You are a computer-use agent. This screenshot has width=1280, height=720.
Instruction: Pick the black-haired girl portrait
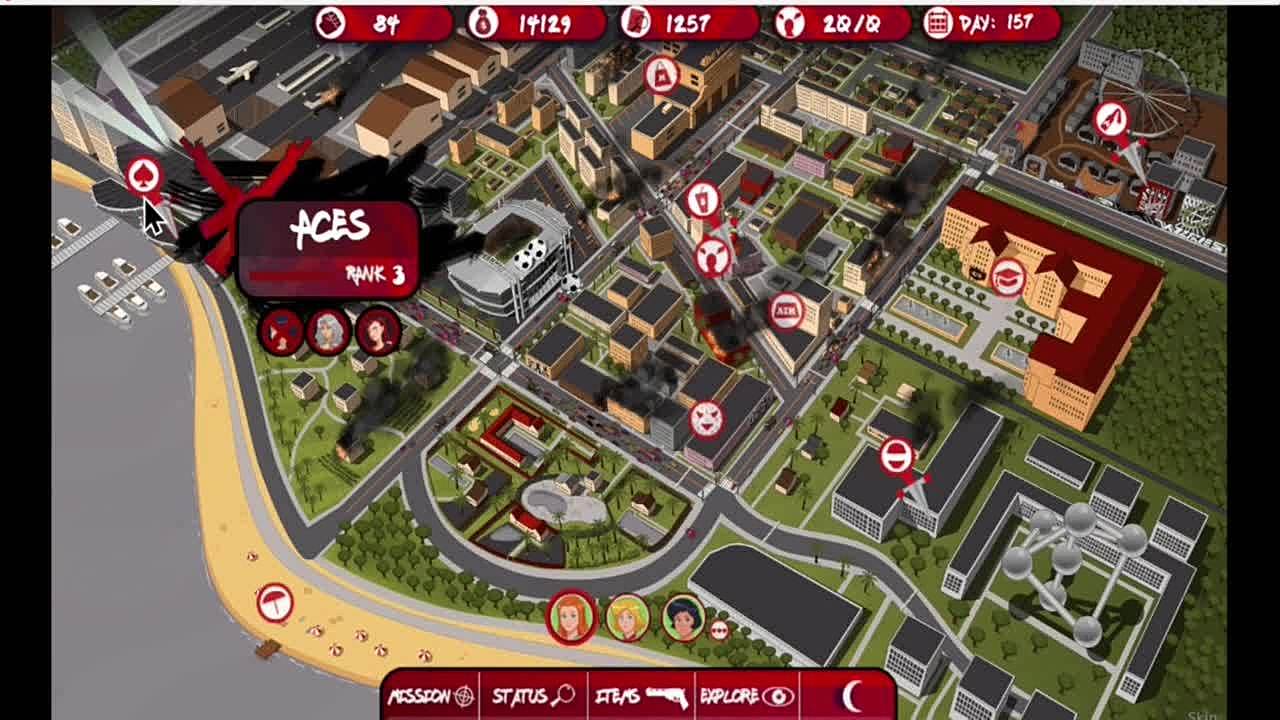[684, 617]
